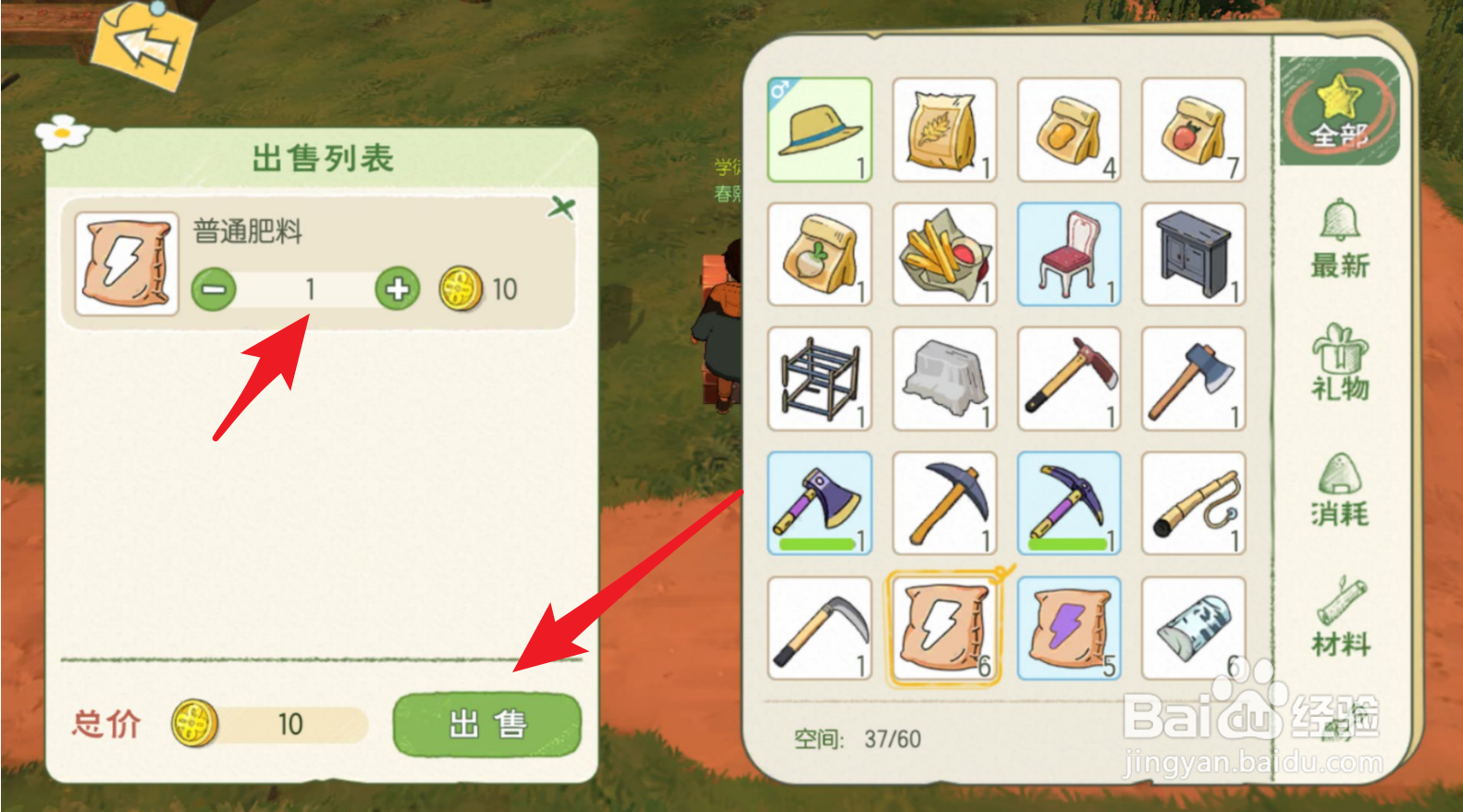Open the 礼物 gift category

1340,368
